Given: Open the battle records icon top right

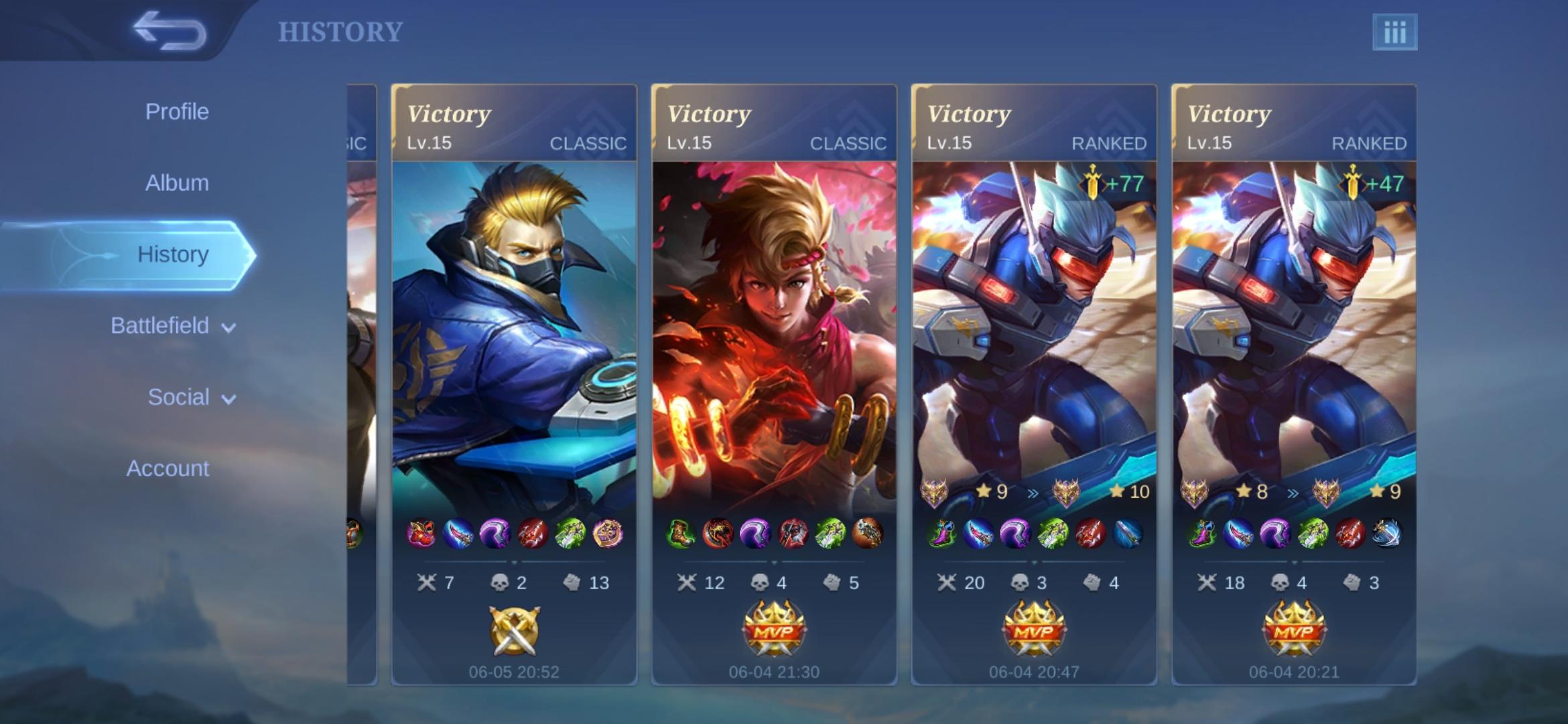Looking at the screenshot, I should coord(1396,31).
